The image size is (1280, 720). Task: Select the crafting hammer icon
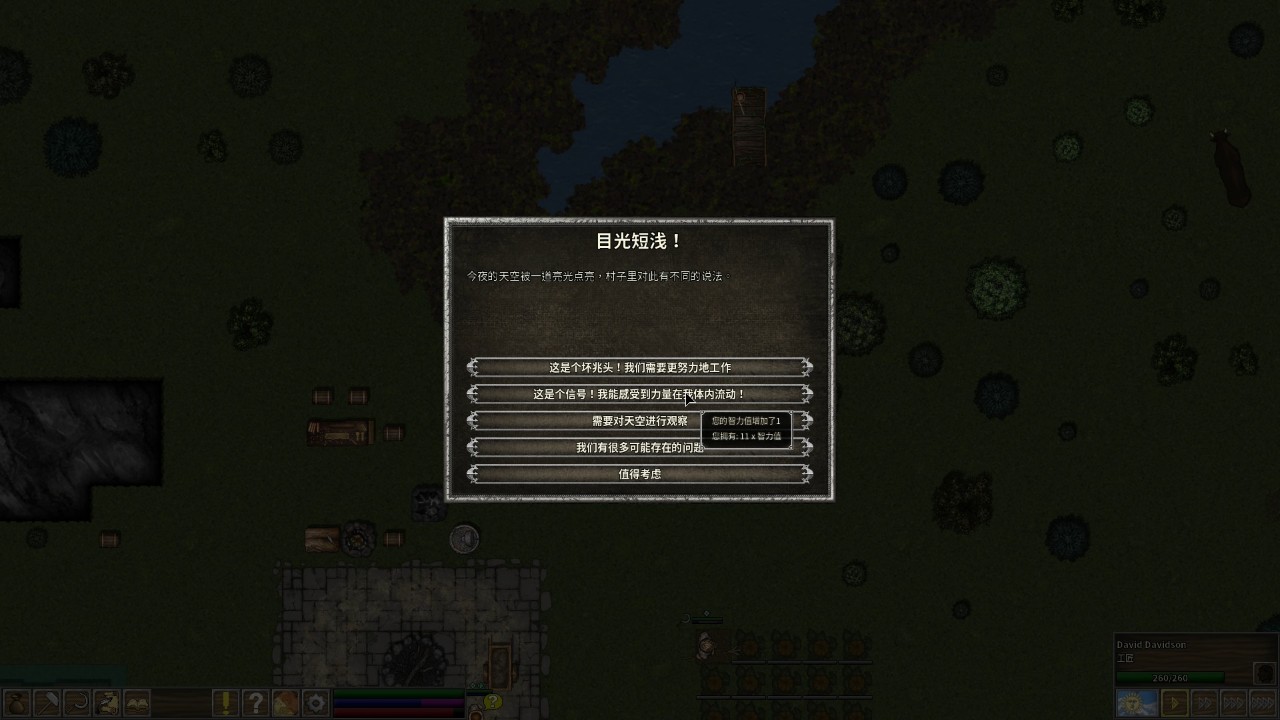46,705
